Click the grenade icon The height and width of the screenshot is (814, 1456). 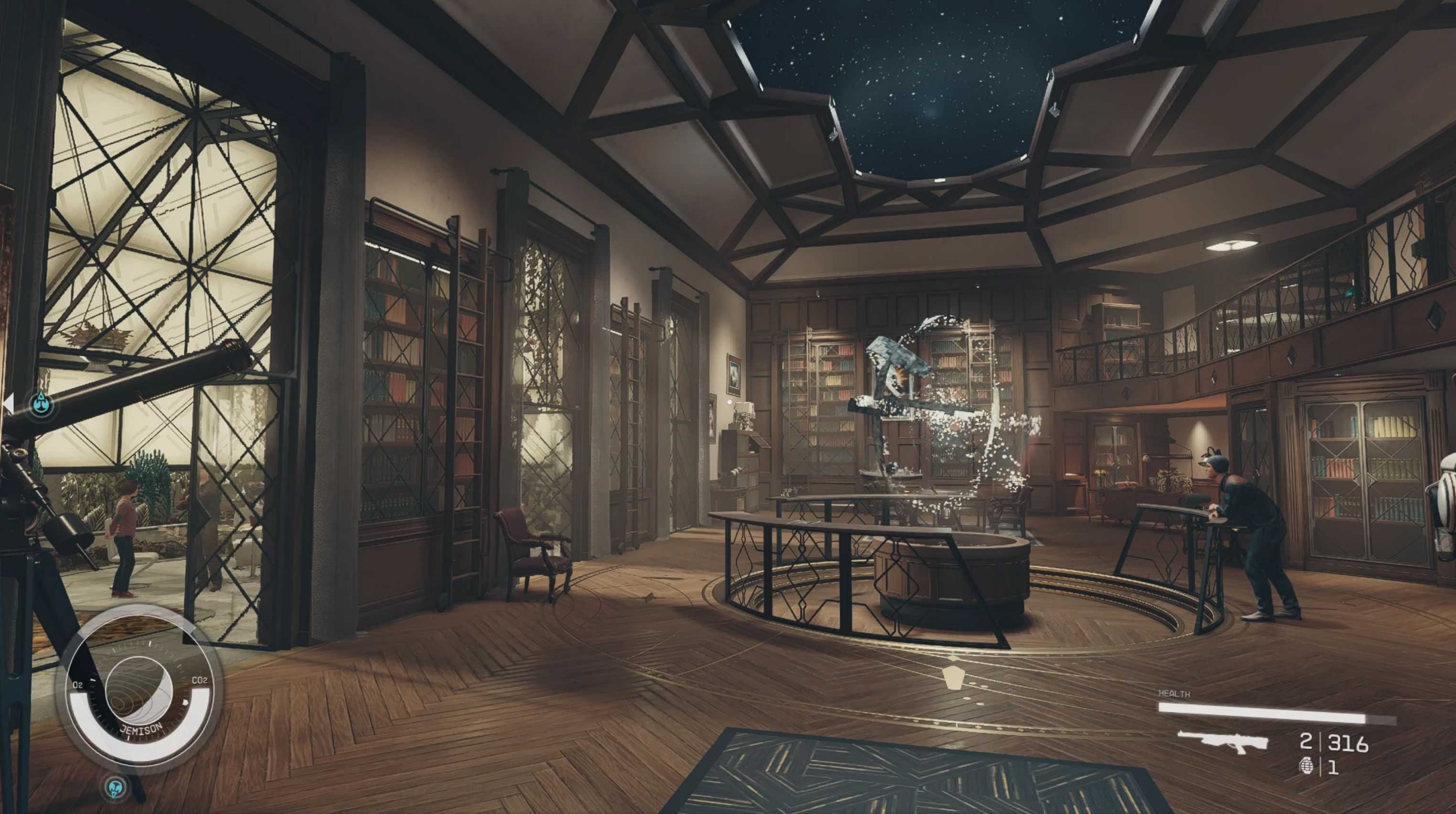1306,767
